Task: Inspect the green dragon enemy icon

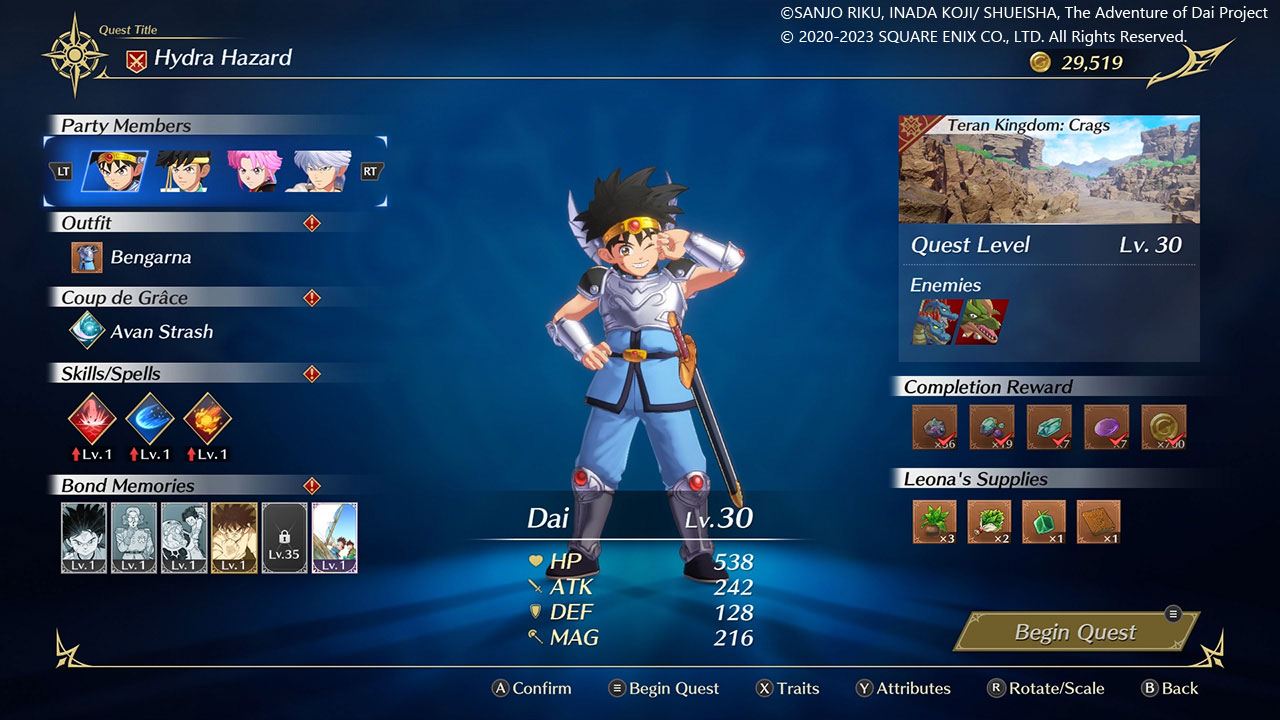Action: [982, 323]
